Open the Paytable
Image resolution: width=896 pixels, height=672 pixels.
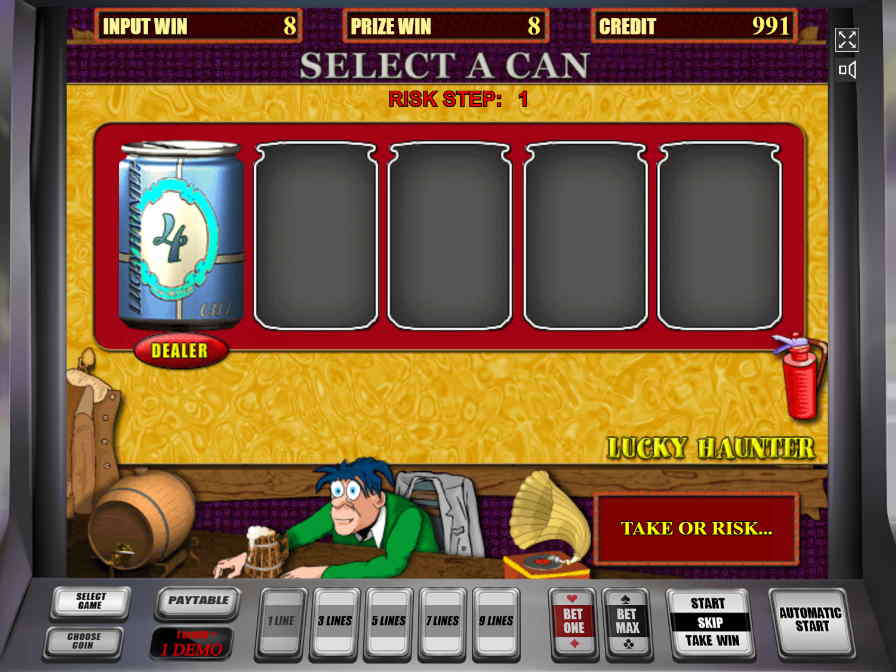[197, 601]
